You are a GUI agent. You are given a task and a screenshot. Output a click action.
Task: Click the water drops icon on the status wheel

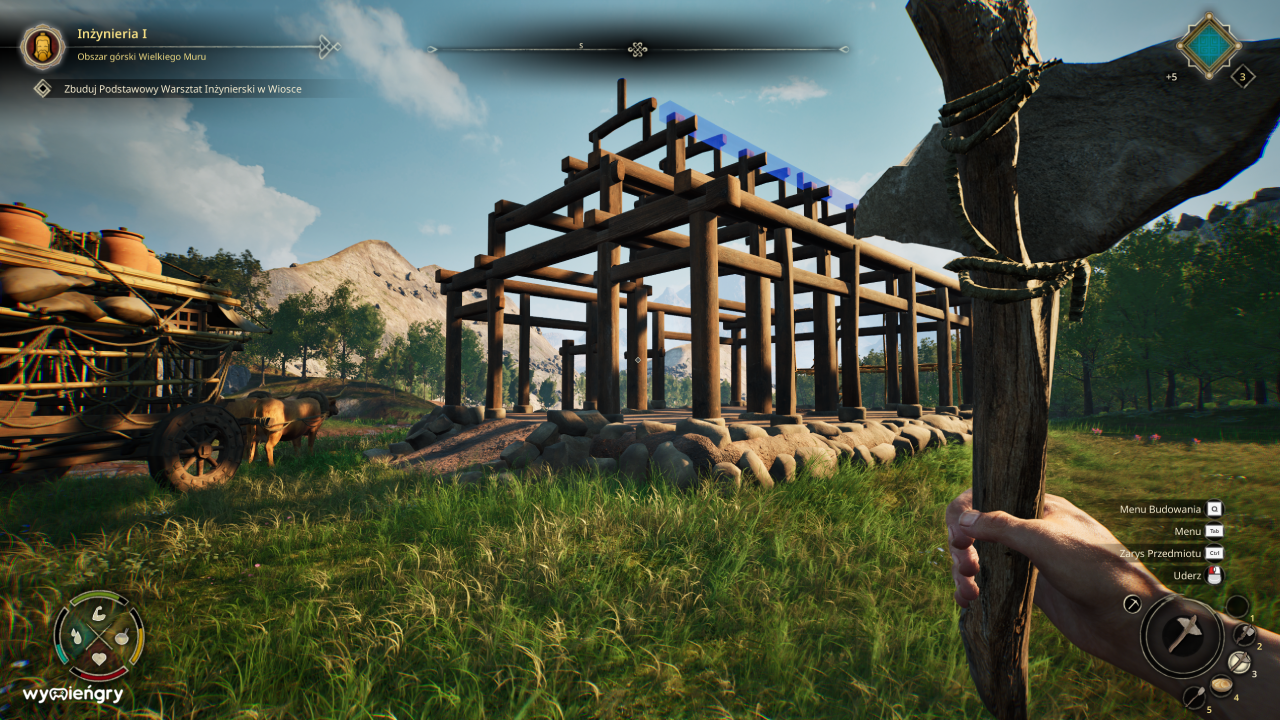click(x=77, y=636)
